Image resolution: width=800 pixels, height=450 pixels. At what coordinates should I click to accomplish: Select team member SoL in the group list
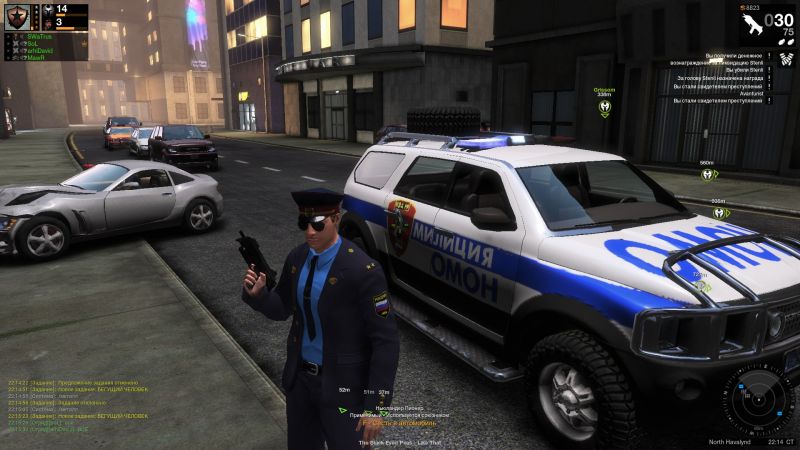(32, 42)
